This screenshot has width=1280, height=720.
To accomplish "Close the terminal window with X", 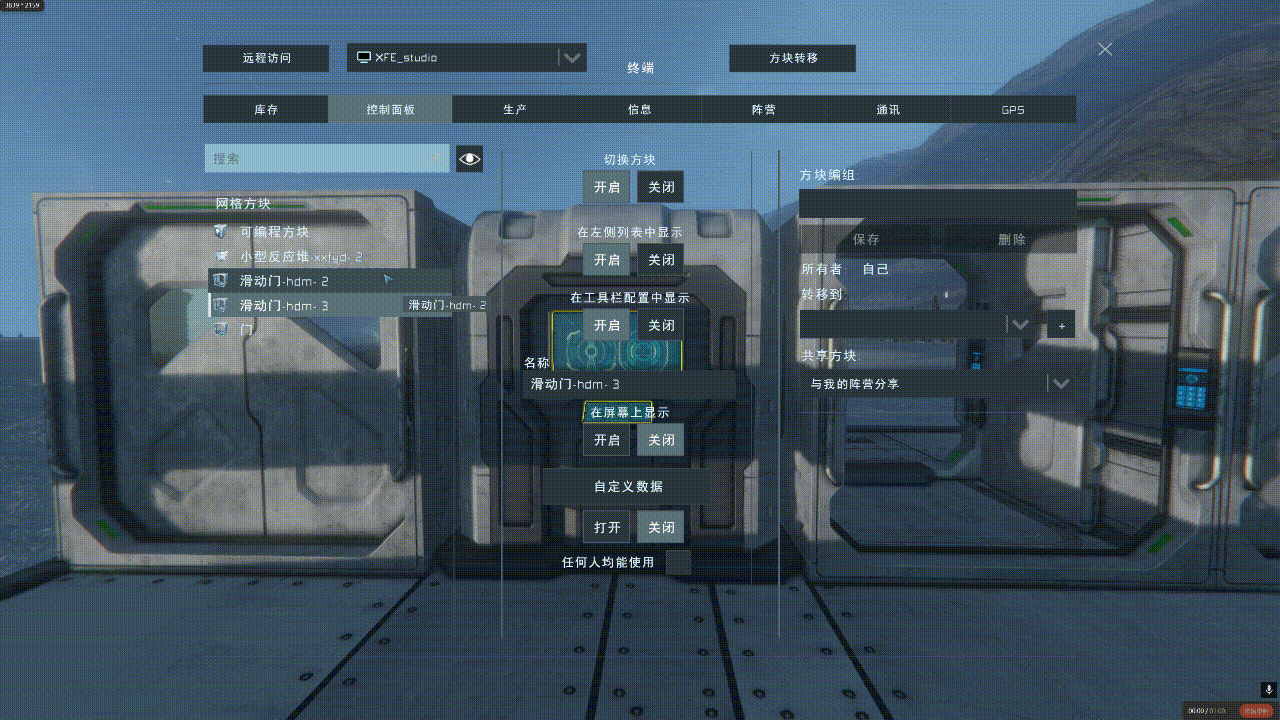I will (x=1105, y=49).
